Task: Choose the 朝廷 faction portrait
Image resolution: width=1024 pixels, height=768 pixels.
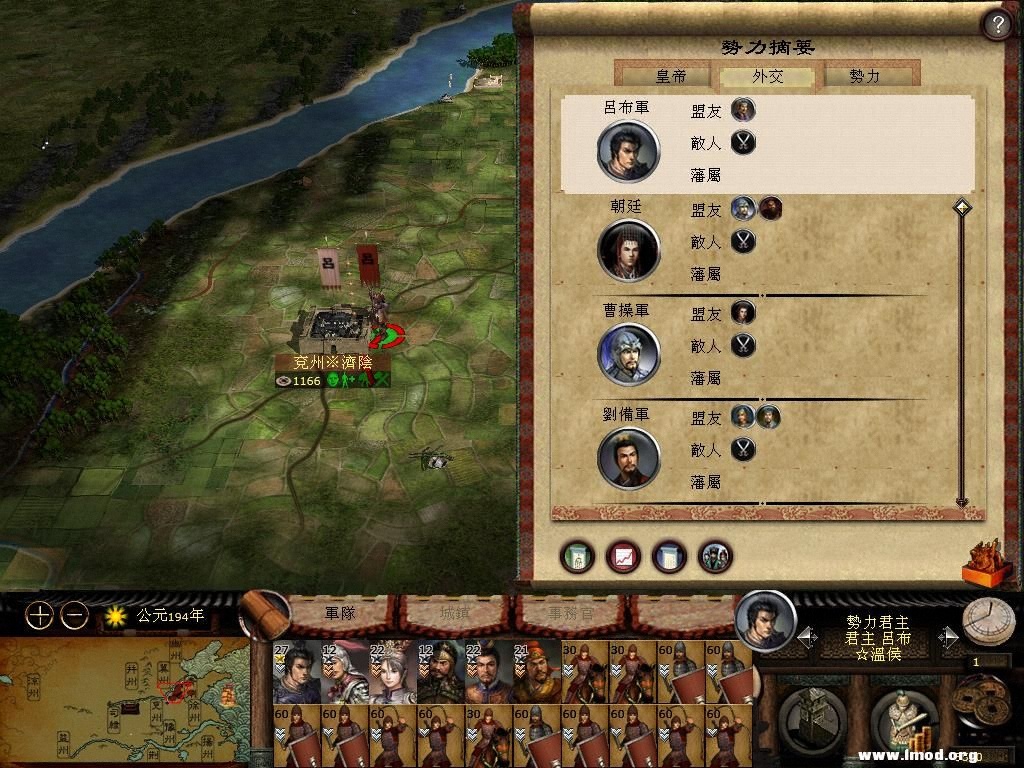Action: click(x=629, y=250)
